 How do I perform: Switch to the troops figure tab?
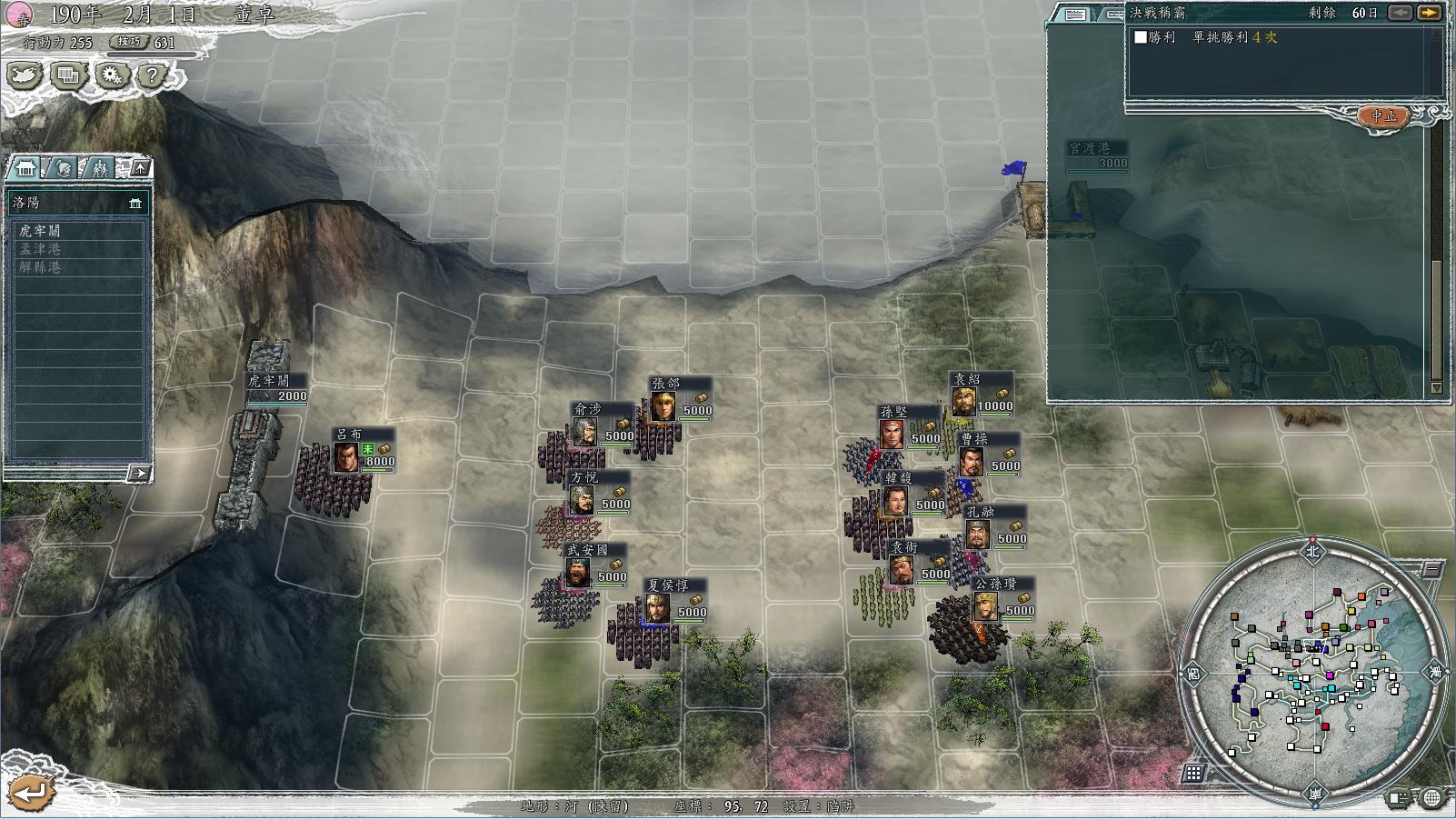[100, 168]
